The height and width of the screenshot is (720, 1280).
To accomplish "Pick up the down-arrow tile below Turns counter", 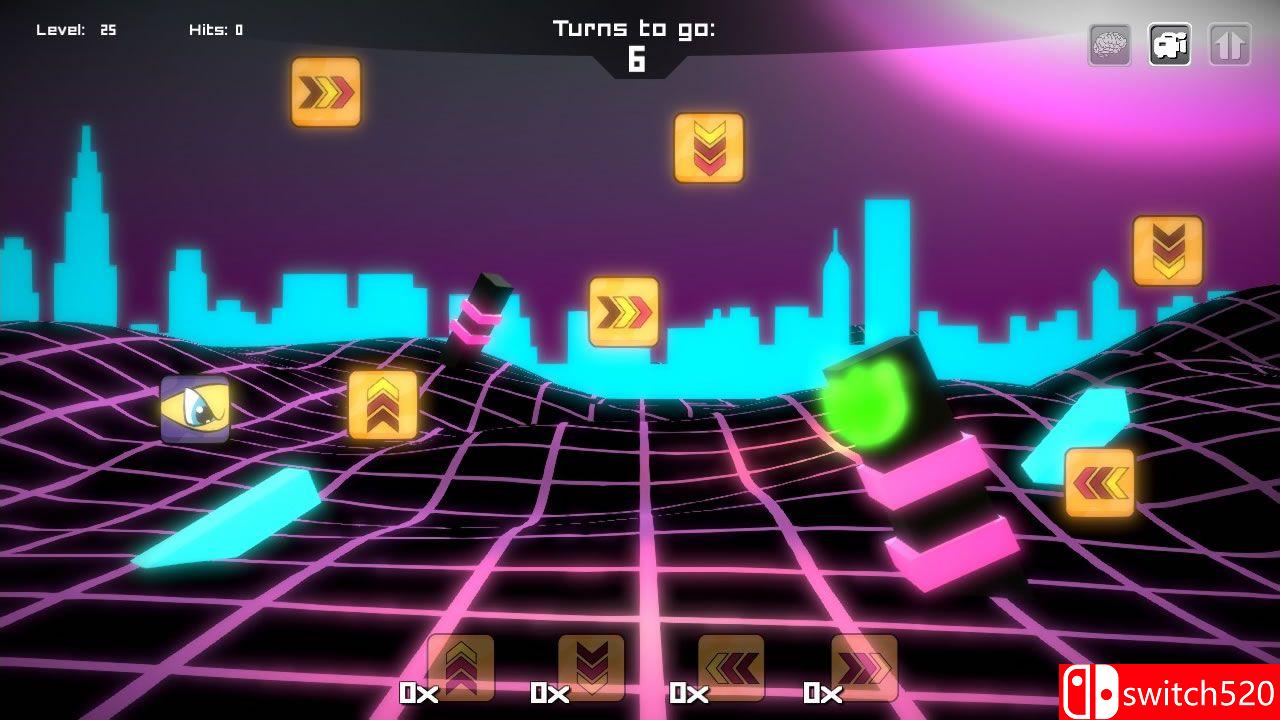I will coord(707,148).
